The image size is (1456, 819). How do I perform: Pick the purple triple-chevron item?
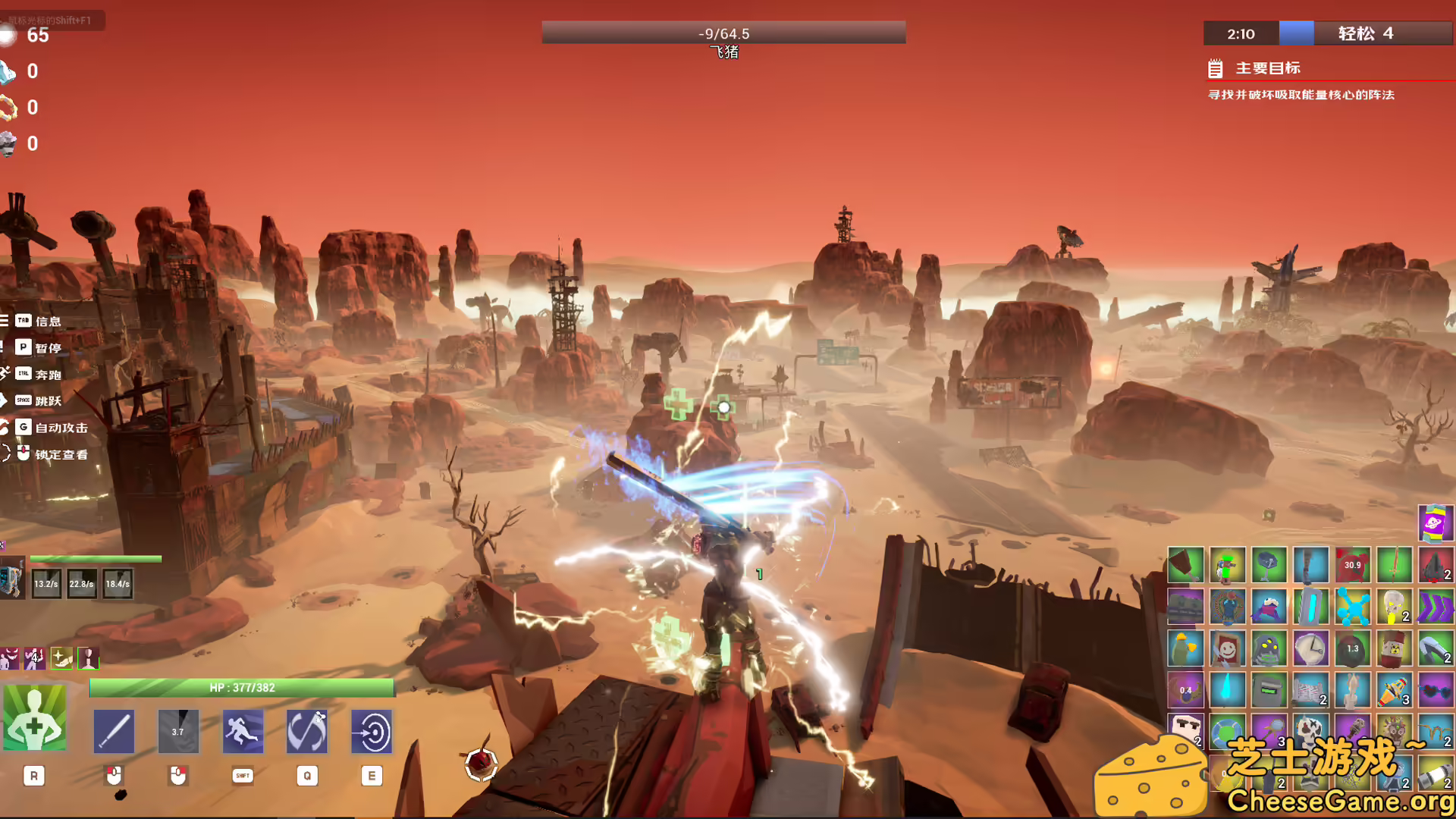tap(1435, 607)
